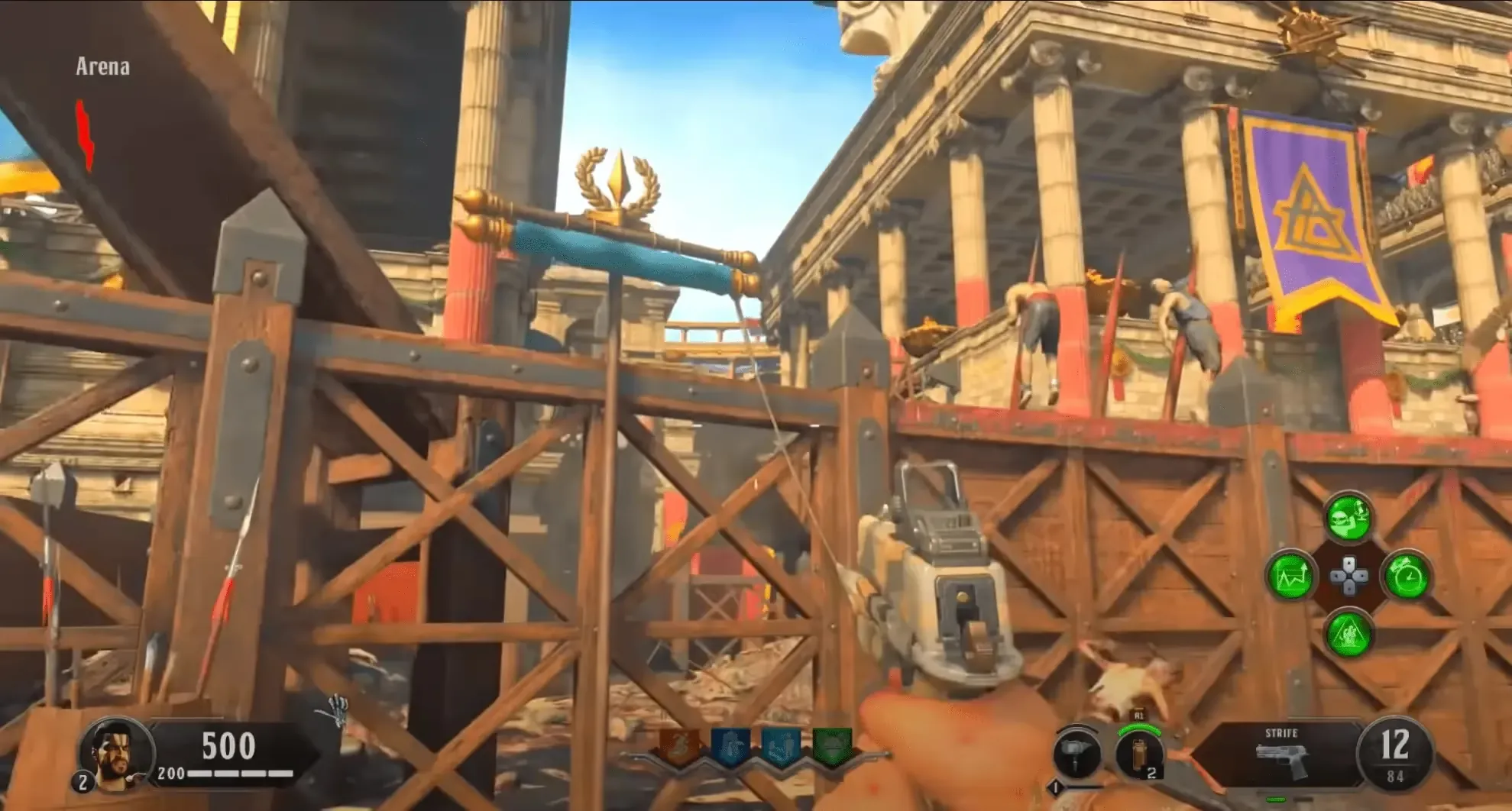Click the orange perk banner
Viewport: 1512px width, 811px height.
tap(680, 746)
